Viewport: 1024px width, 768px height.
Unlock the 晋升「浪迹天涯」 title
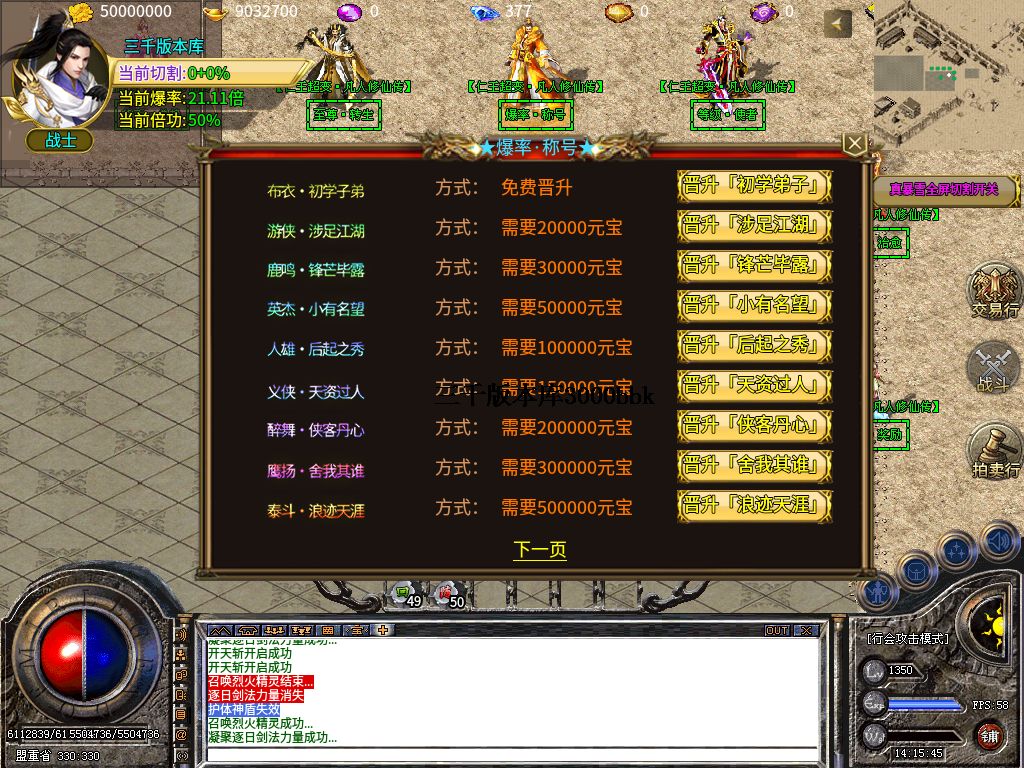tap(755, 506)
